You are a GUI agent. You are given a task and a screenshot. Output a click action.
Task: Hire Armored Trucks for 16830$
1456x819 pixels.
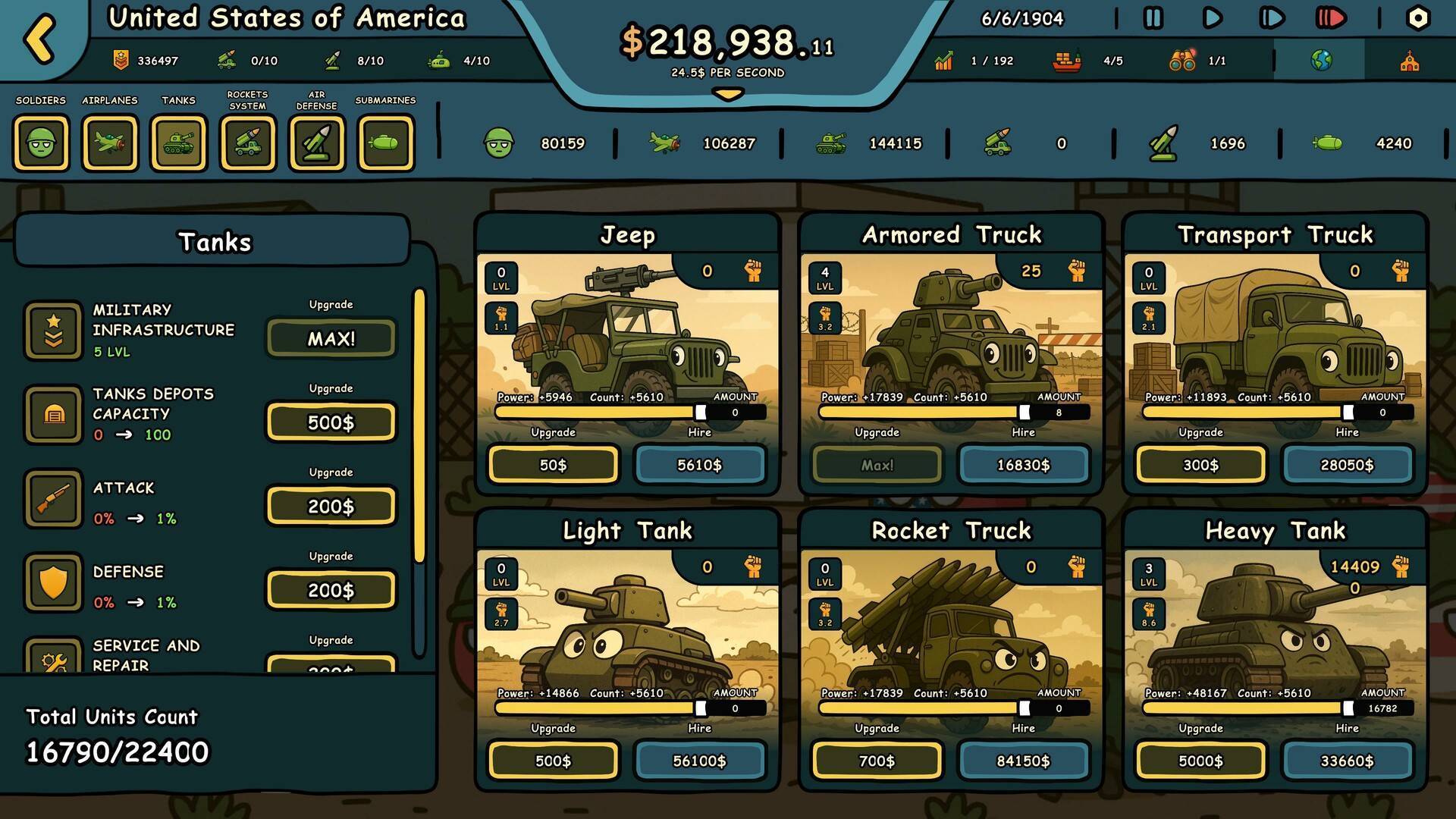[x=1023, y=465]
